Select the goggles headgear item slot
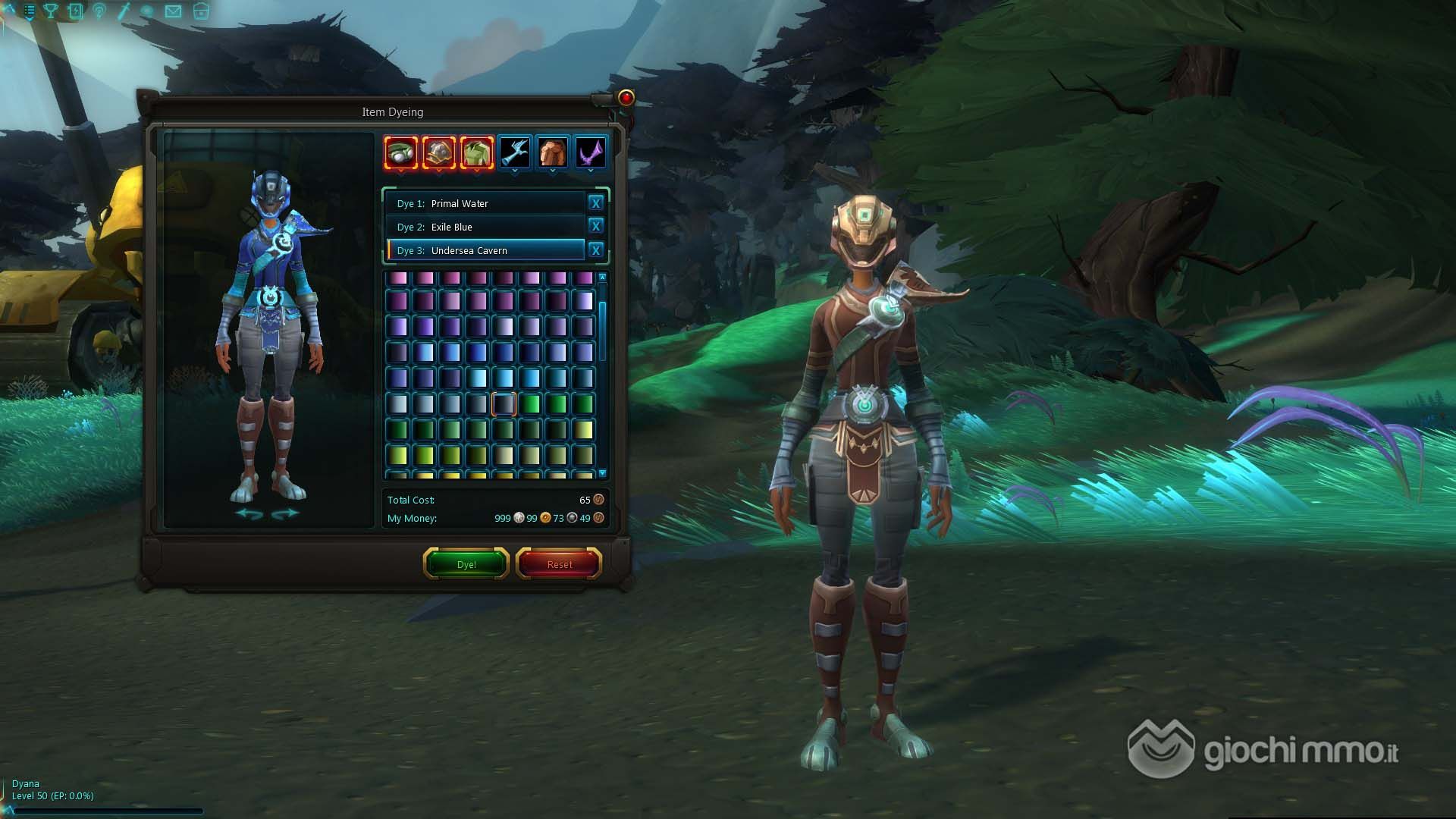 pos(400,153)
